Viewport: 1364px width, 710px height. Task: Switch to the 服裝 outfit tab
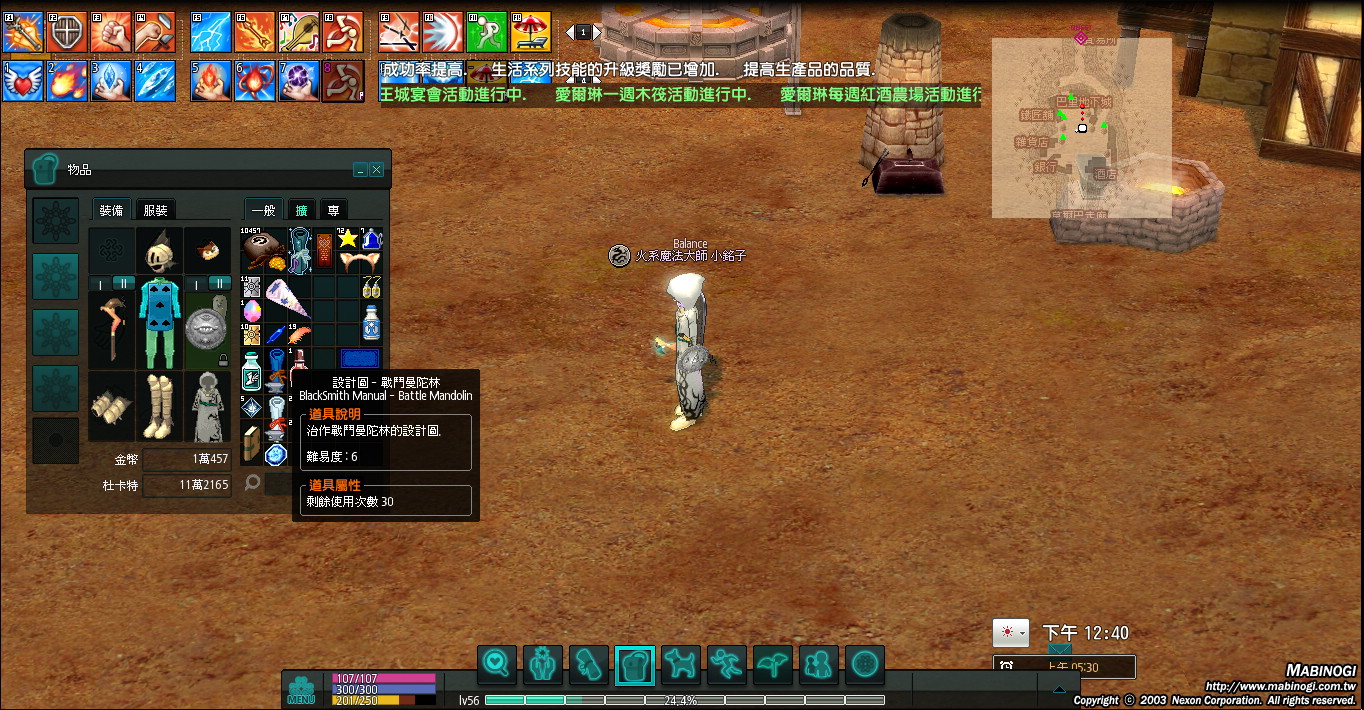point(155,210)
